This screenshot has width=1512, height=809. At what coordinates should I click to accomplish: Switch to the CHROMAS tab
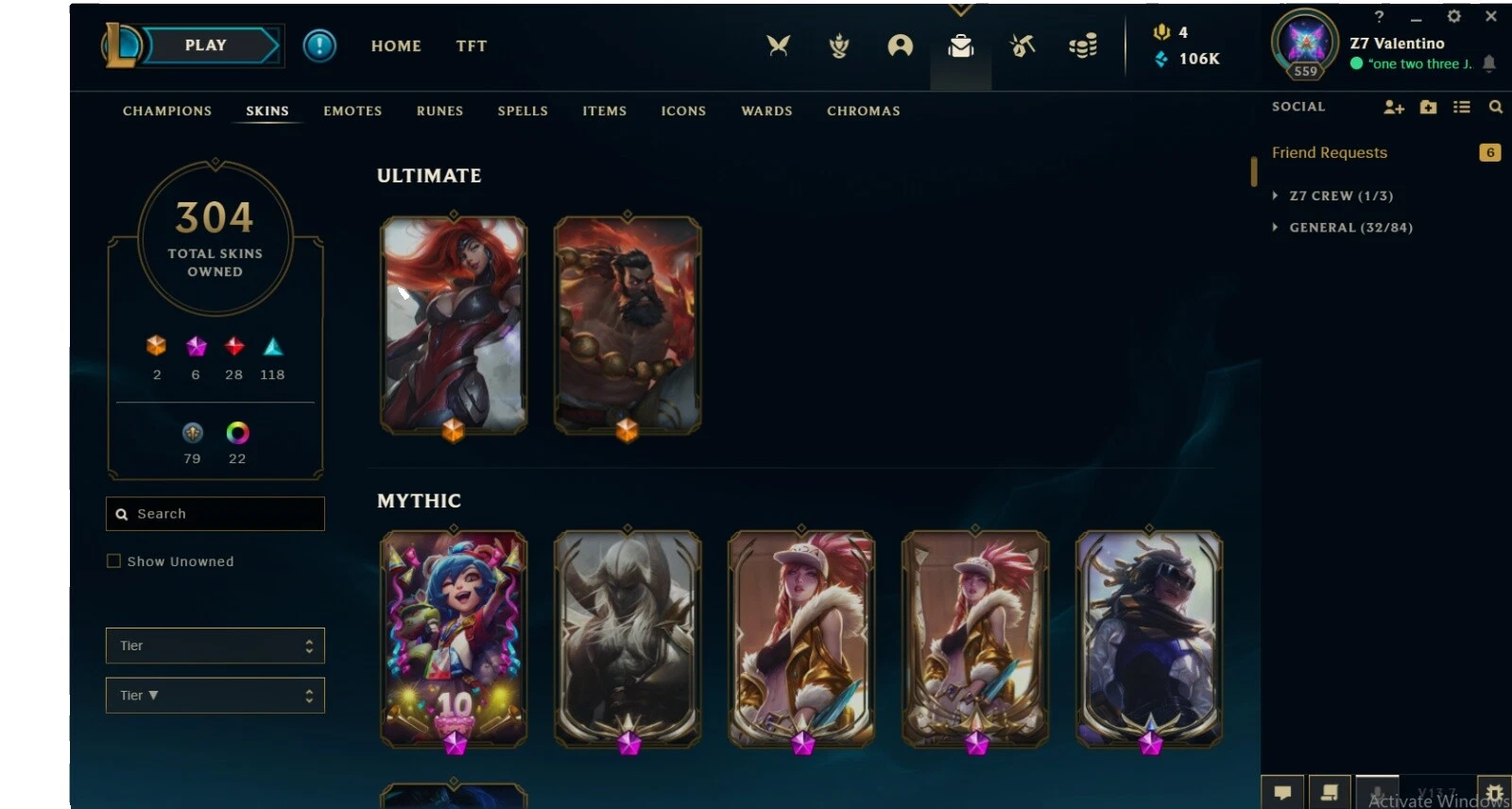[863, 111]
